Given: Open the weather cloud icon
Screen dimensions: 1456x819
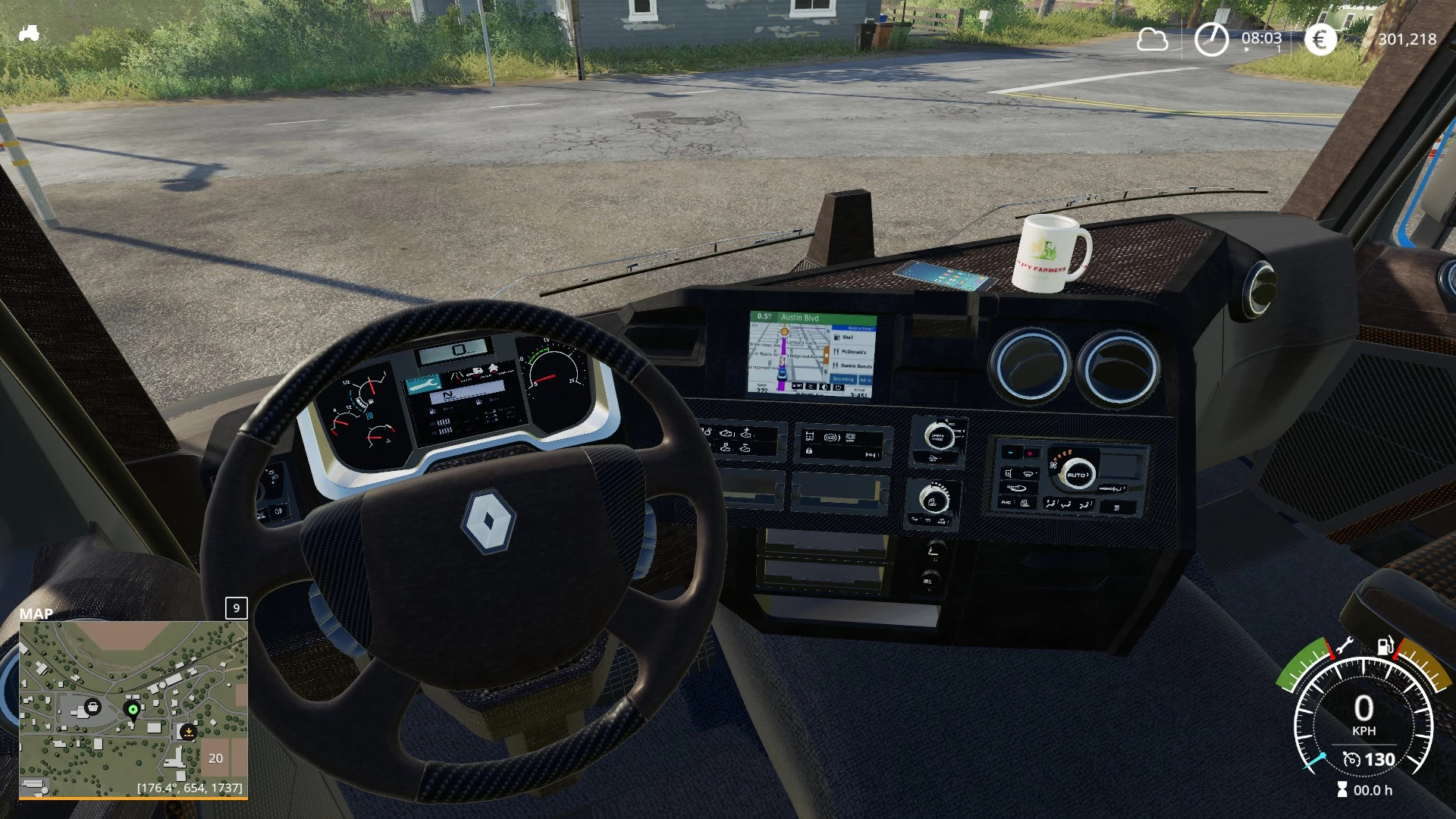Looking at the screenshot, I should click(1152, 39).
